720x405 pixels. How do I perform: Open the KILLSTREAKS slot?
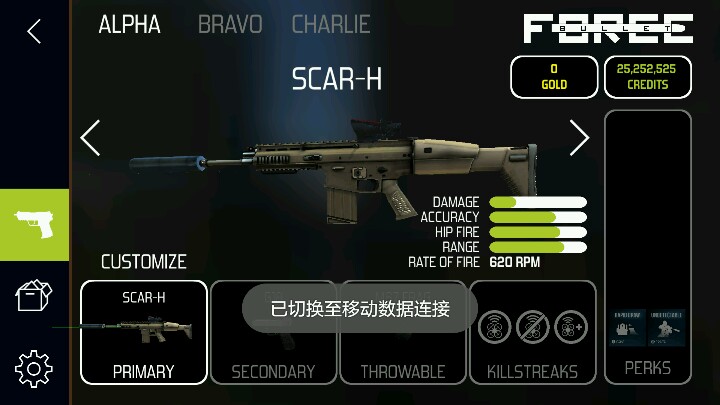532,332
